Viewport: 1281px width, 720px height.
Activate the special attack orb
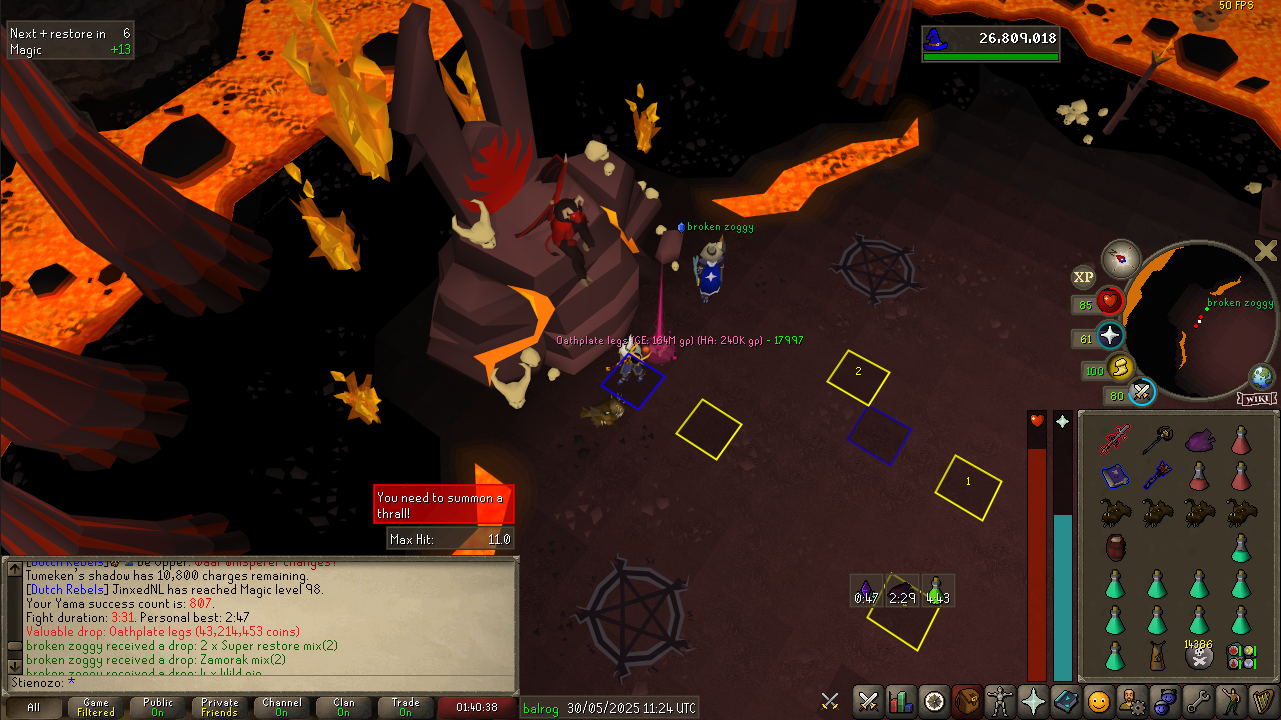(x=1143, y=393)
